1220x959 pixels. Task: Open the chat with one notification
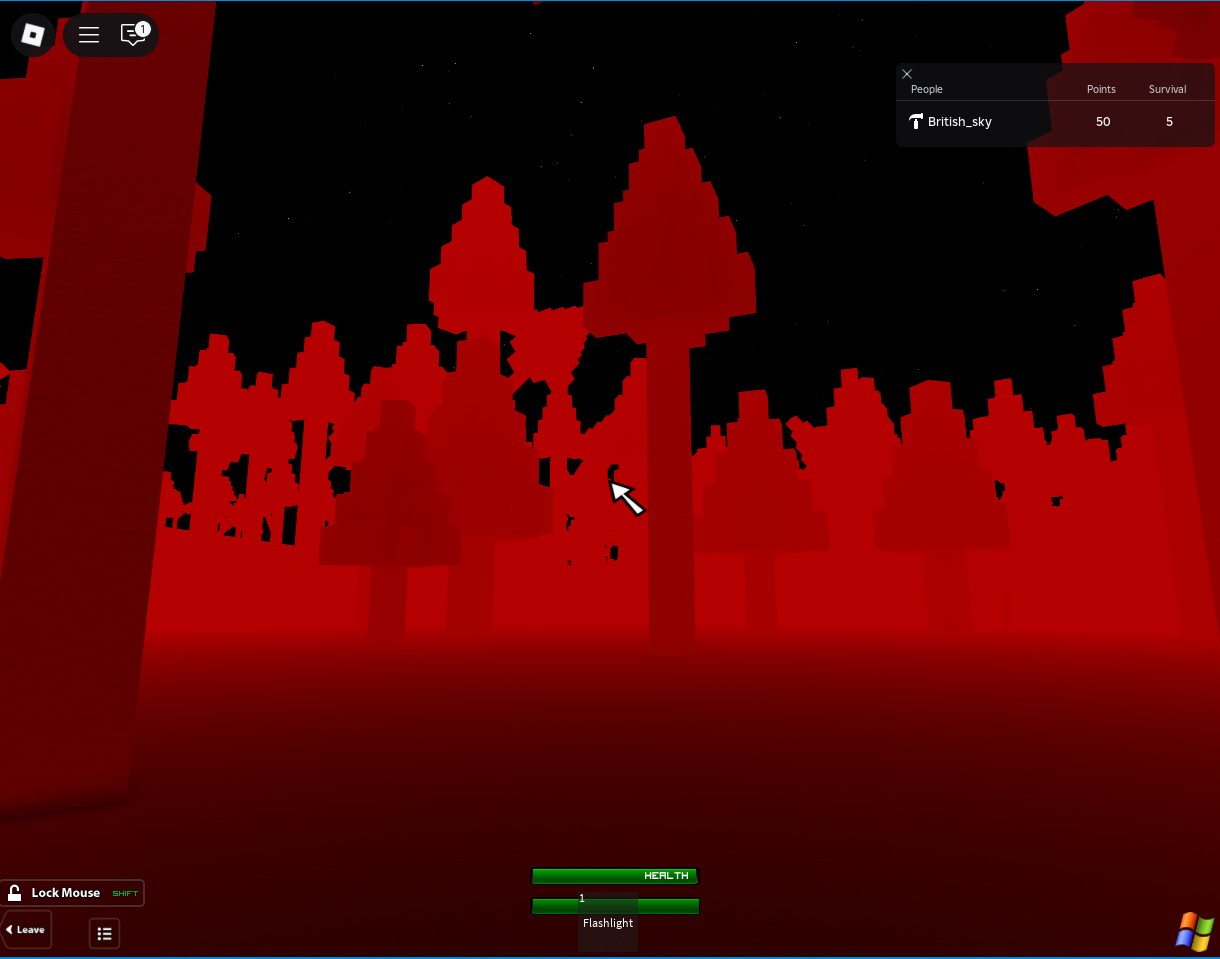point(133,35)
